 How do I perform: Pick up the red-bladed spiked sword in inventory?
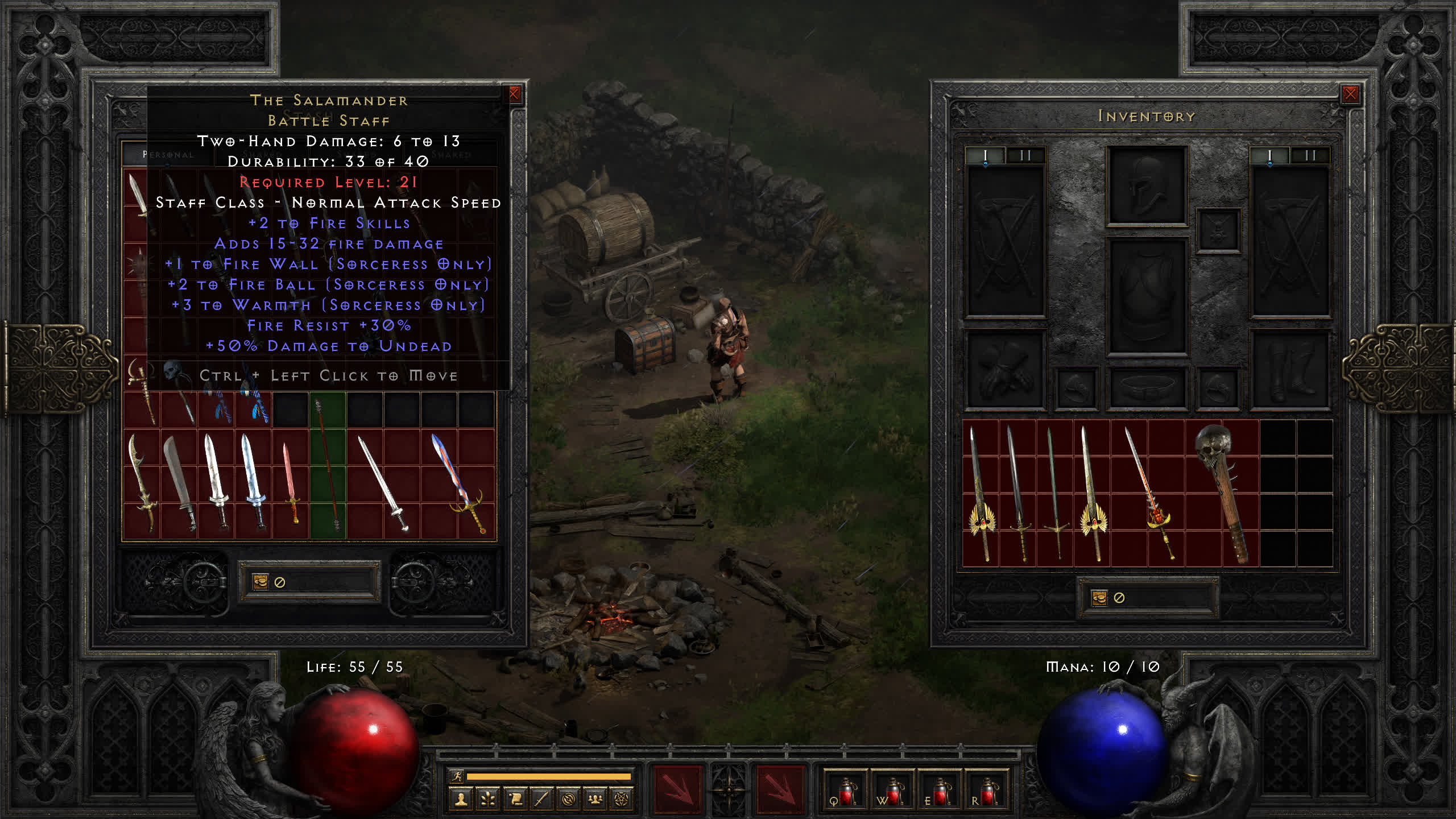pos(1150,492)
